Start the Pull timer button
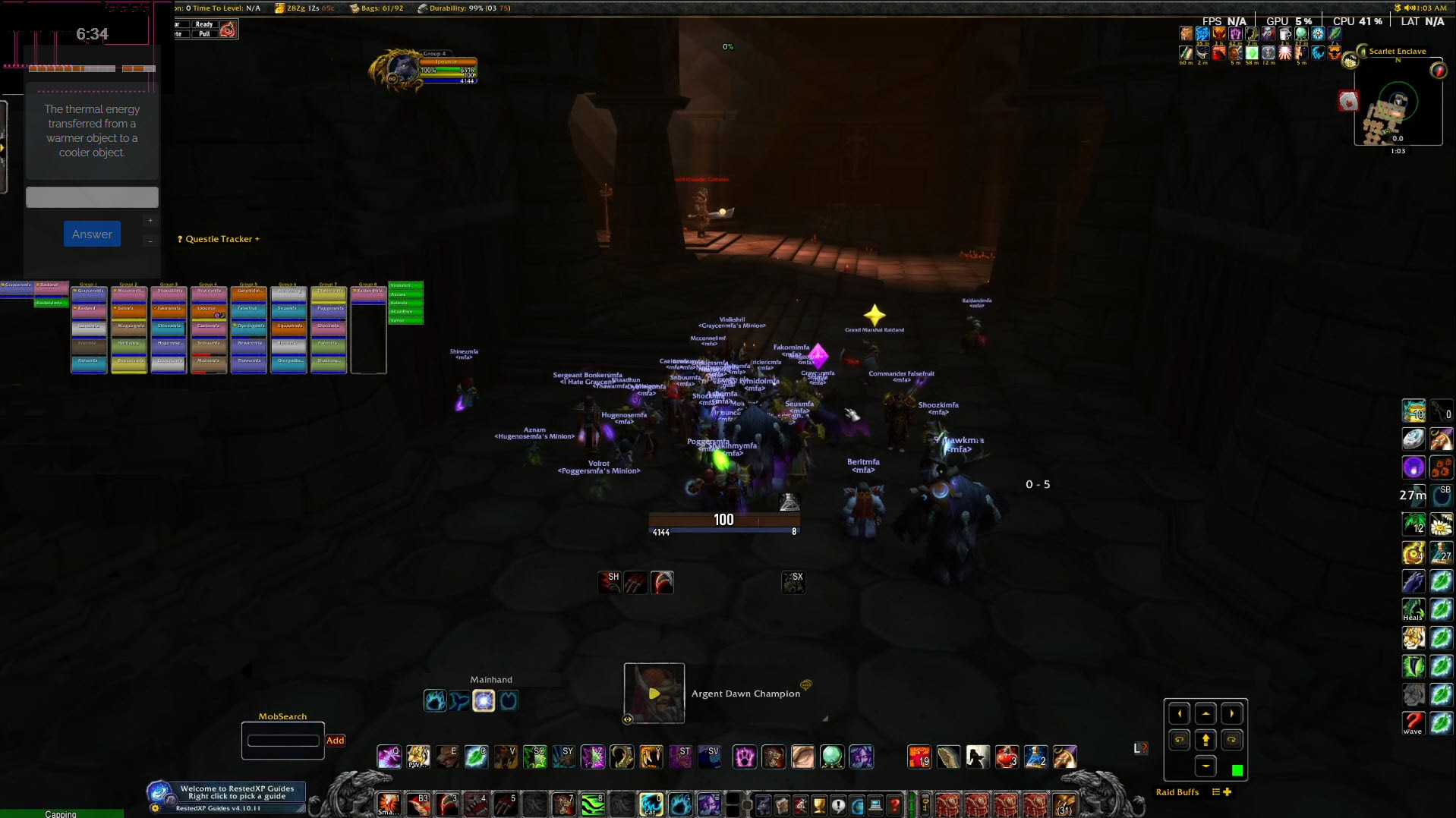1456x818 pixels. pyautogui.click(x=203, y=34)
